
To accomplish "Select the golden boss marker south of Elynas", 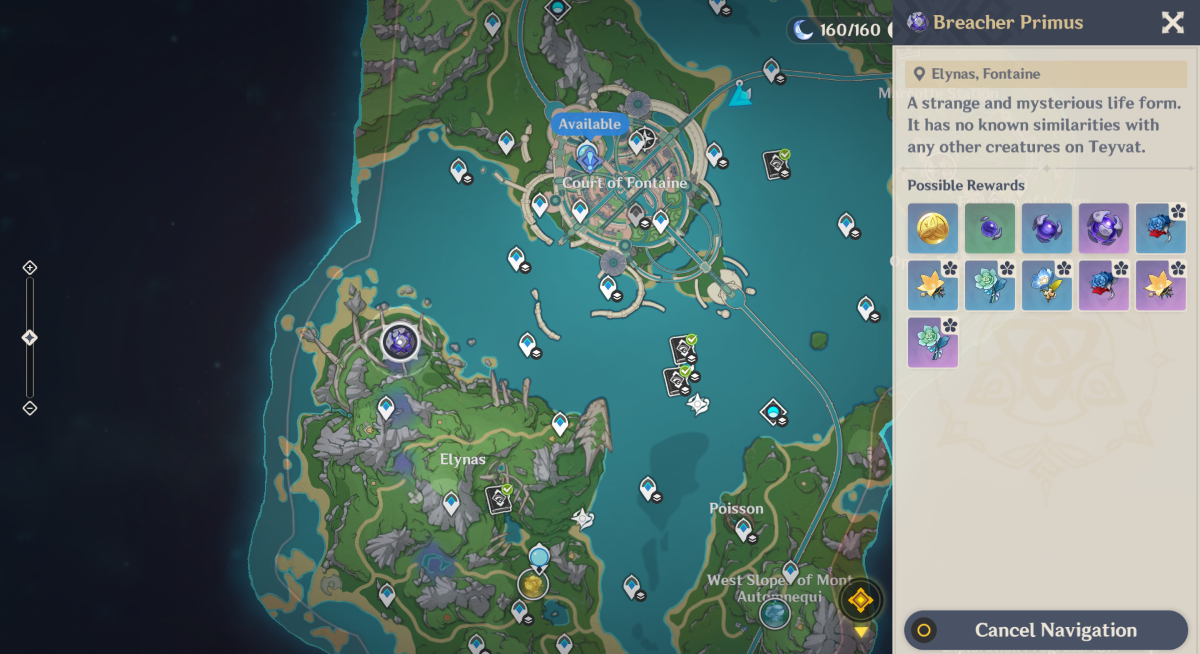I will click(534, 585).
